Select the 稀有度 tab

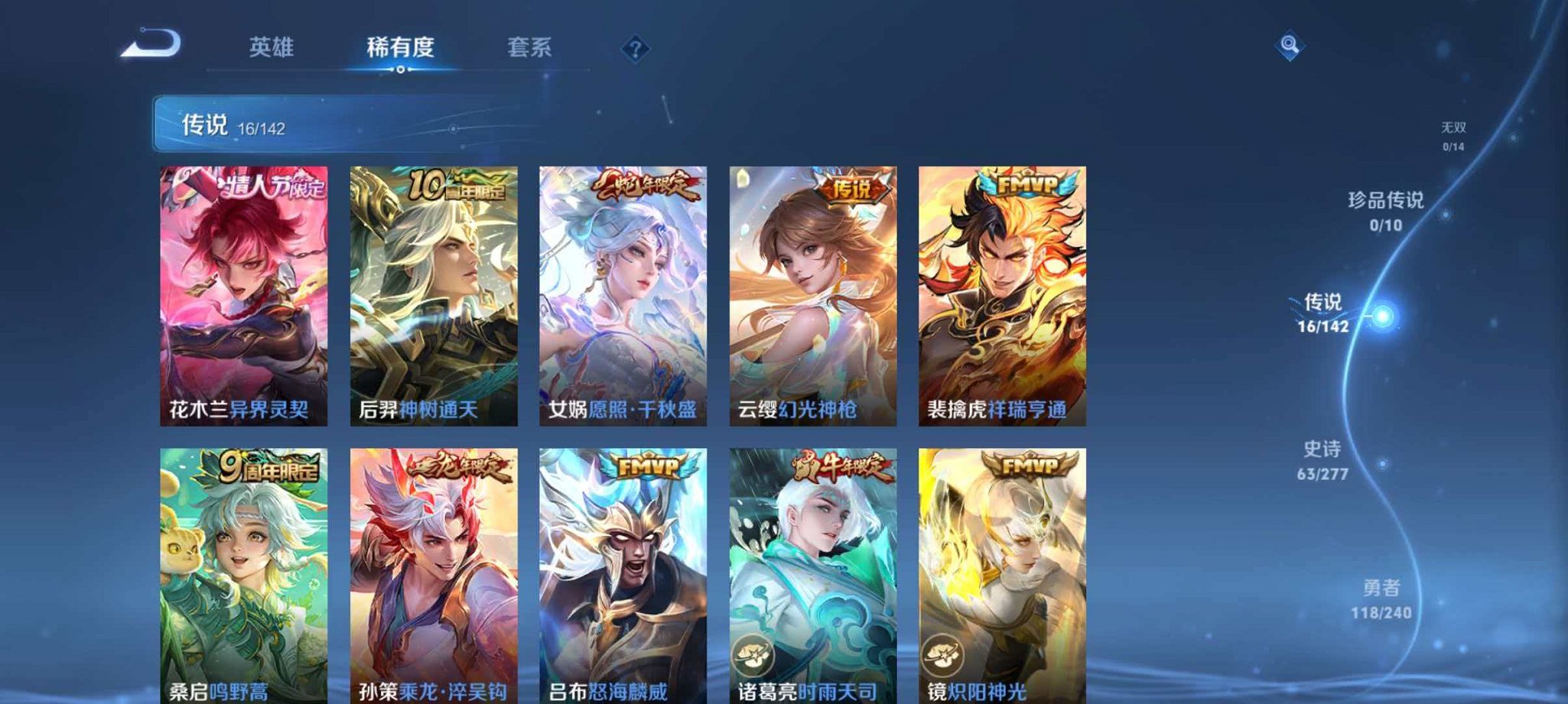[x=403, y=47]
